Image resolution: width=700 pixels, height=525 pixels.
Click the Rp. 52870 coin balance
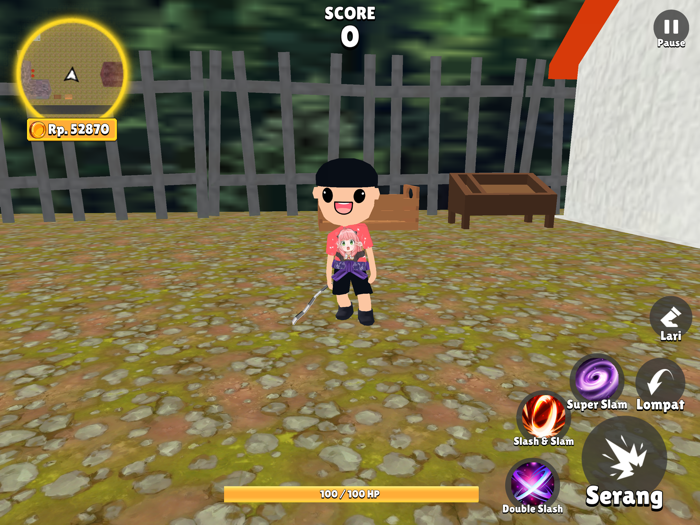point(72,129)
